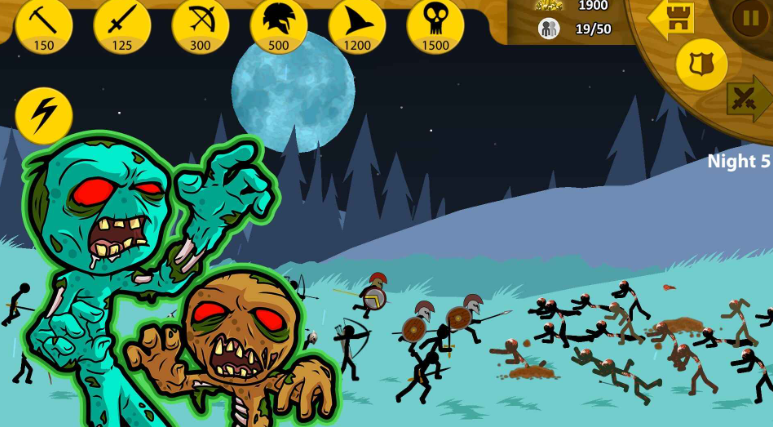Command army to attack with crossed swords

(747, 99)
